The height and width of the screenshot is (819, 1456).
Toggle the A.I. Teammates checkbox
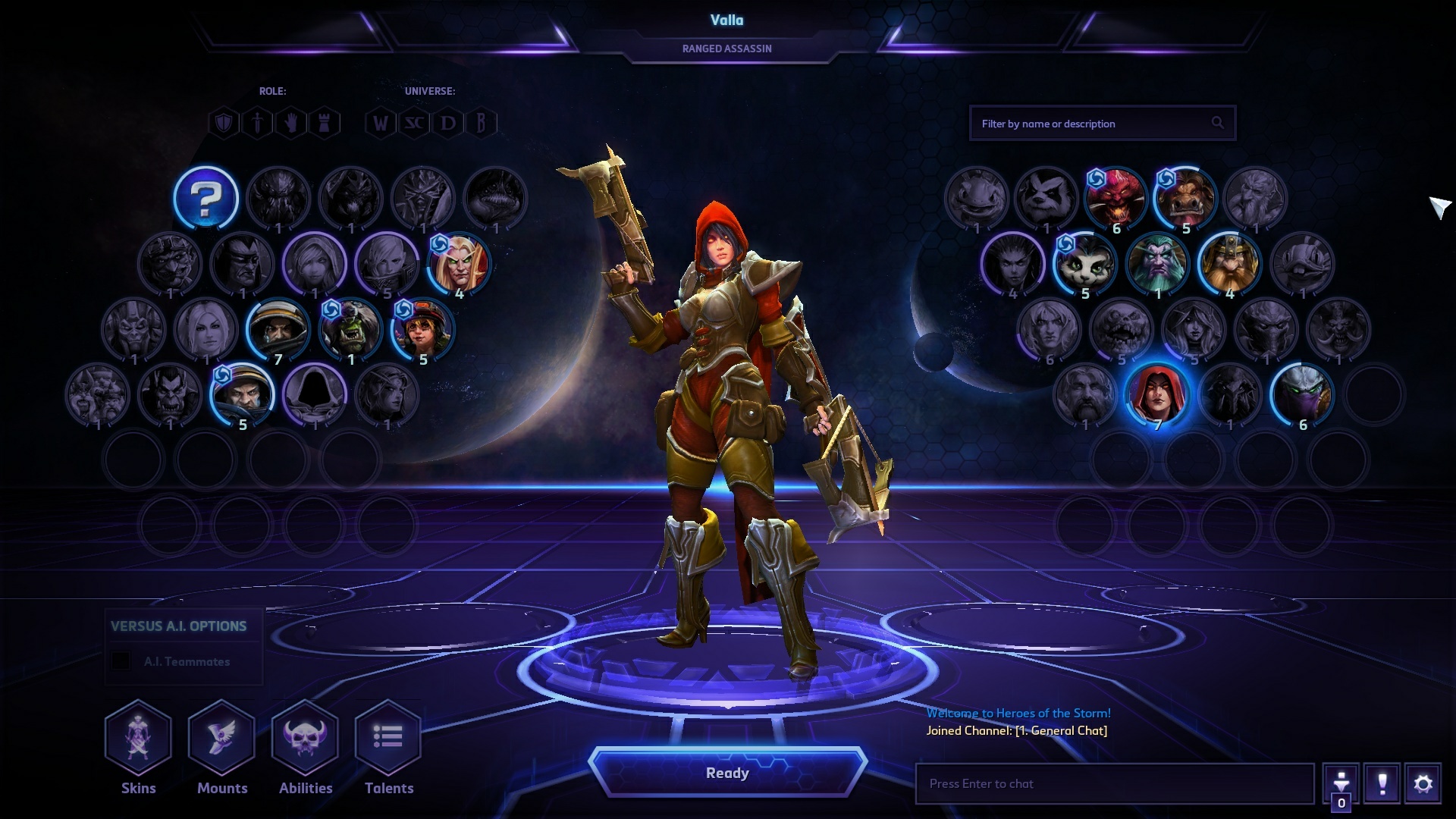[121, 661]
